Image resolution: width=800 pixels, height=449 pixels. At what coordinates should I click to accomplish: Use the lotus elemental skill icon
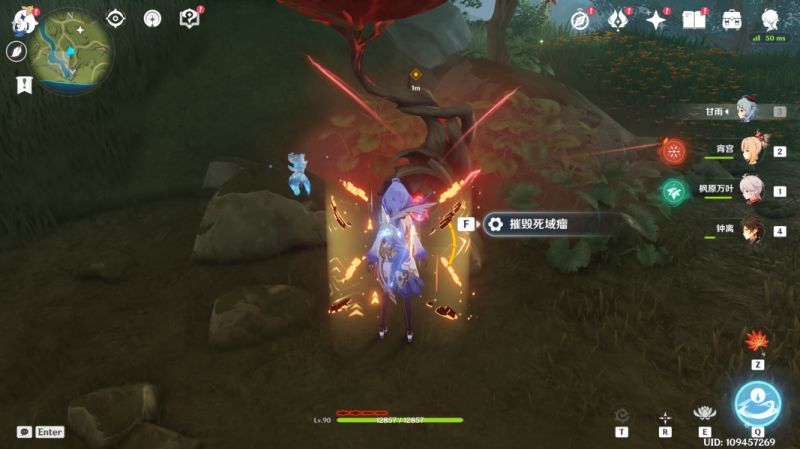706,414
